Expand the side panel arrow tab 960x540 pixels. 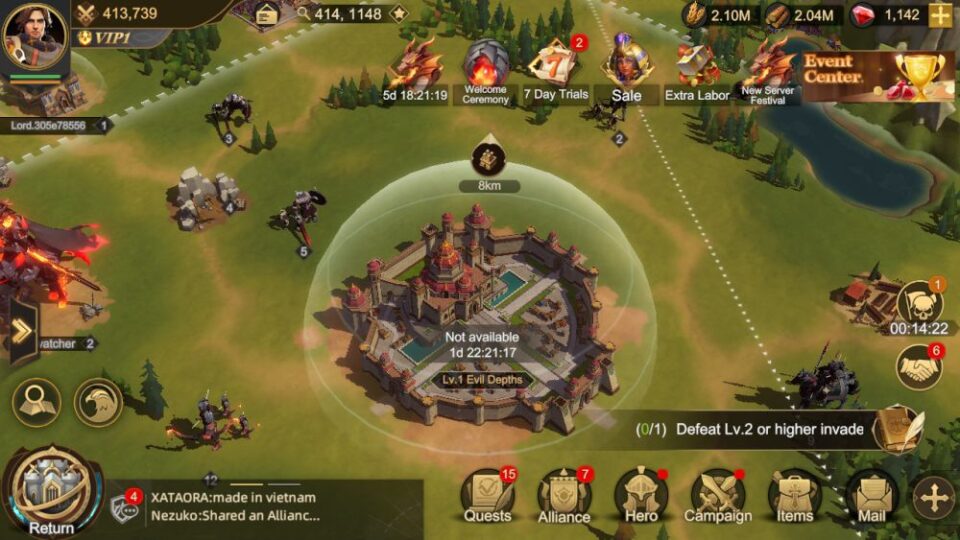coord(21,331)
